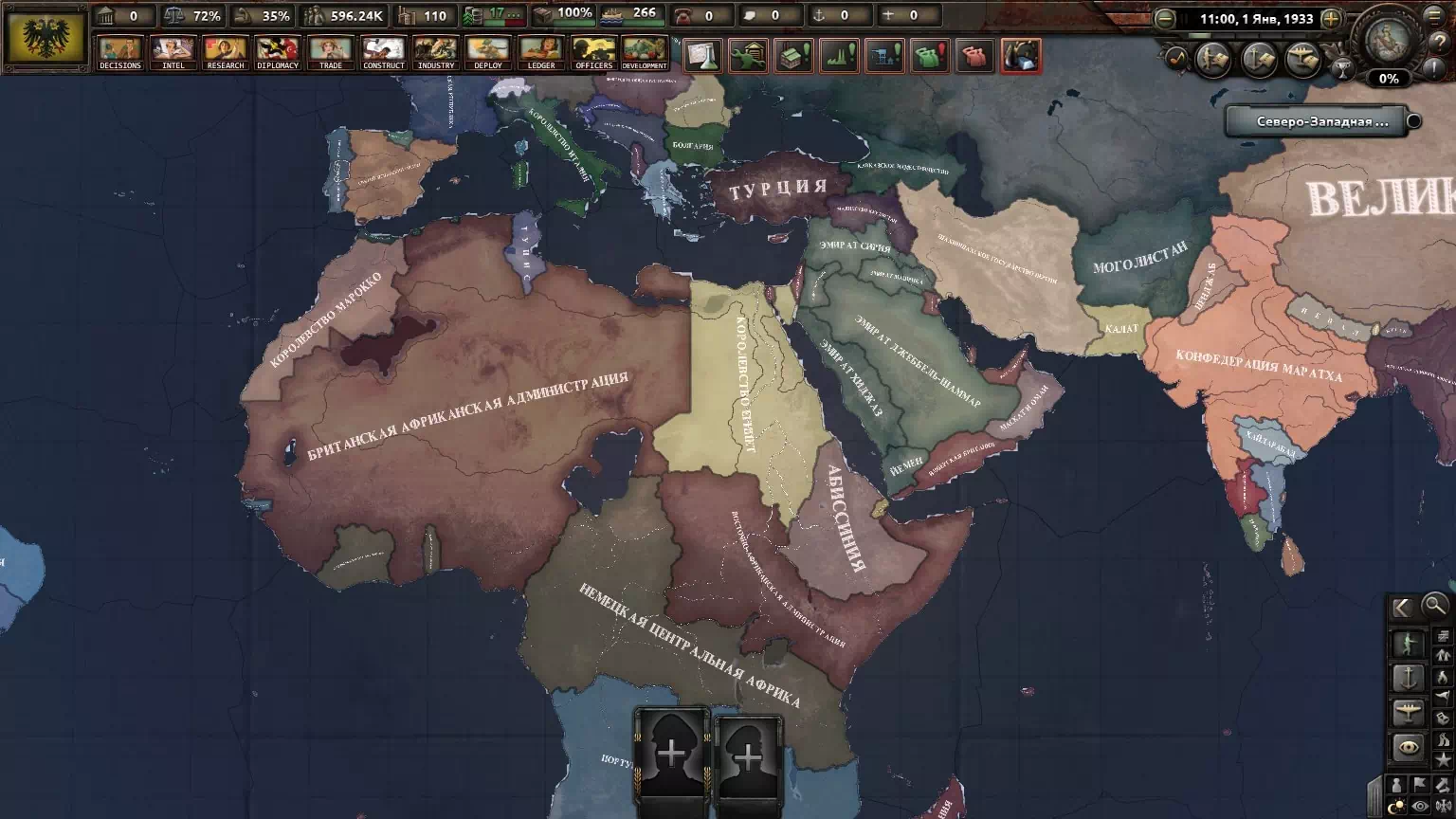Select the Северо-Западная theater entry

(1321, 121)
